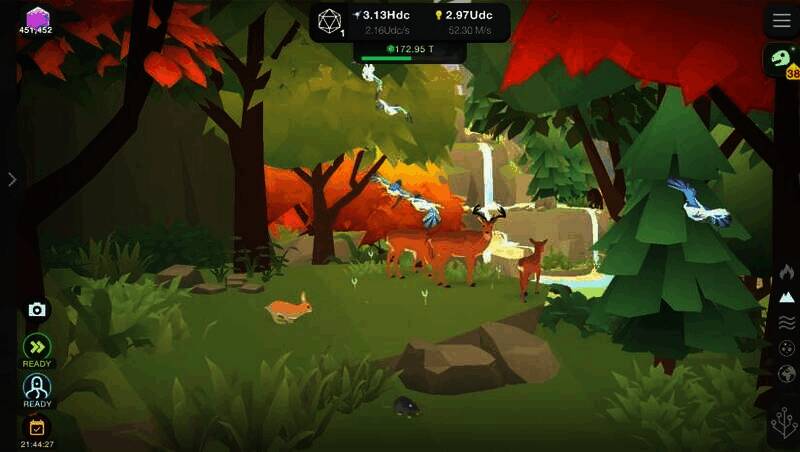Open the orange calendar icon
Screen dimensions: 800x452
click(37, 427)
